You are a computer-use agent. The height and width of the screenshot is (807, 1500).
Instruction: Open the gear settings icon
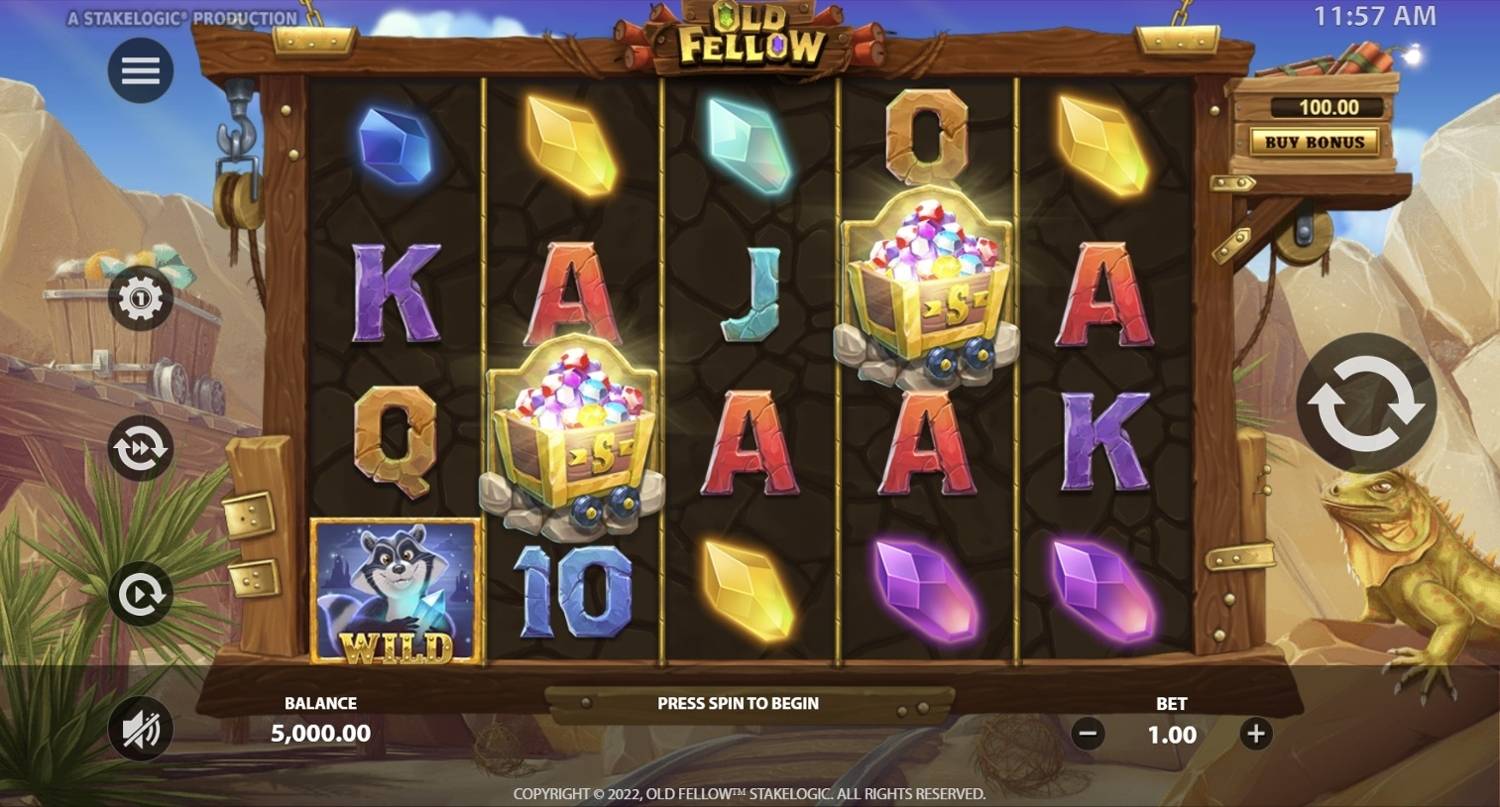point(141,298)
